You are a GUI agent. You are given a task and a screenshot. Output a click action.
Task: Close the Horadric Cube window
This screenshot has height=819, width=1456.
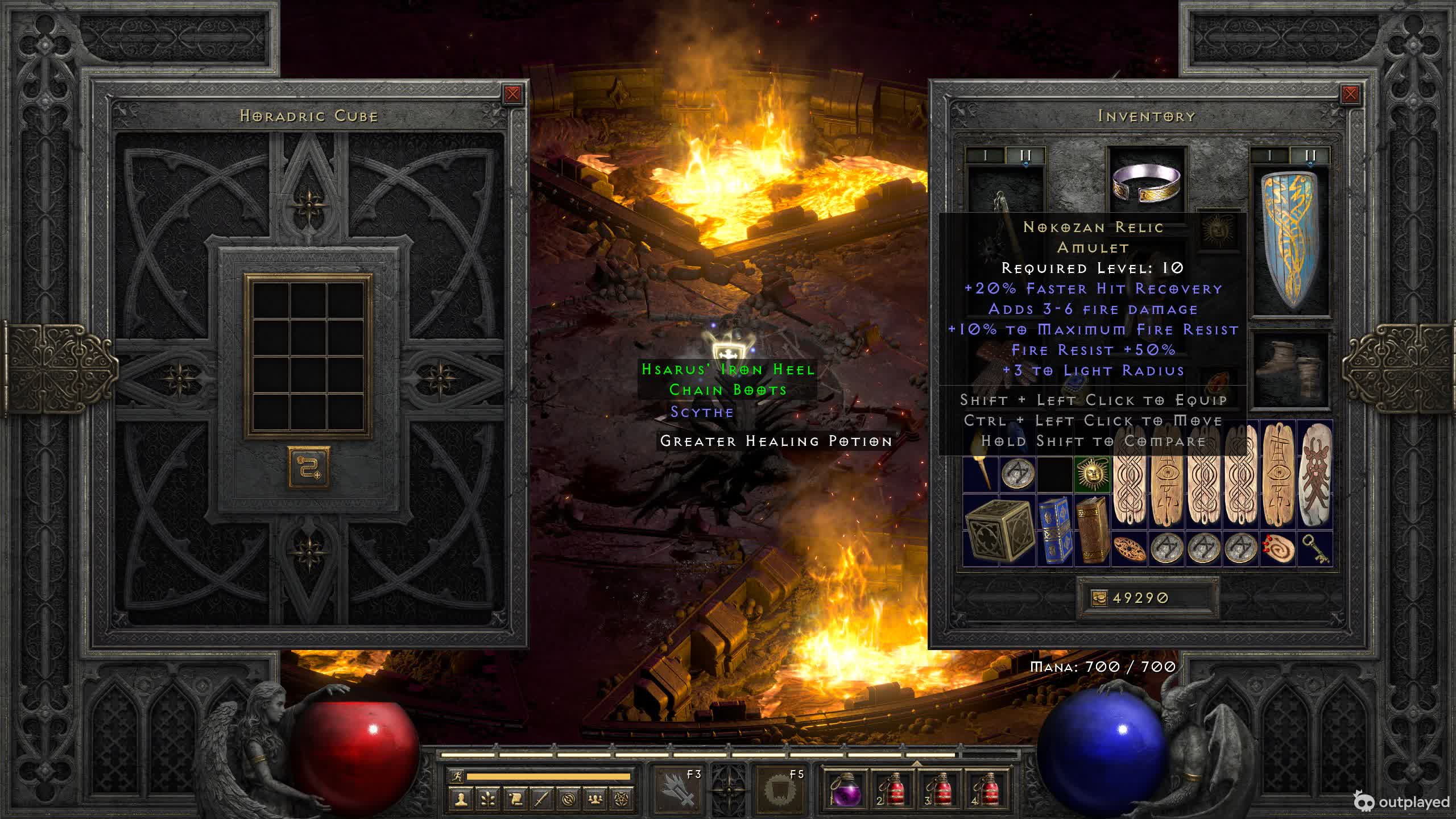(x=512, y=94)
